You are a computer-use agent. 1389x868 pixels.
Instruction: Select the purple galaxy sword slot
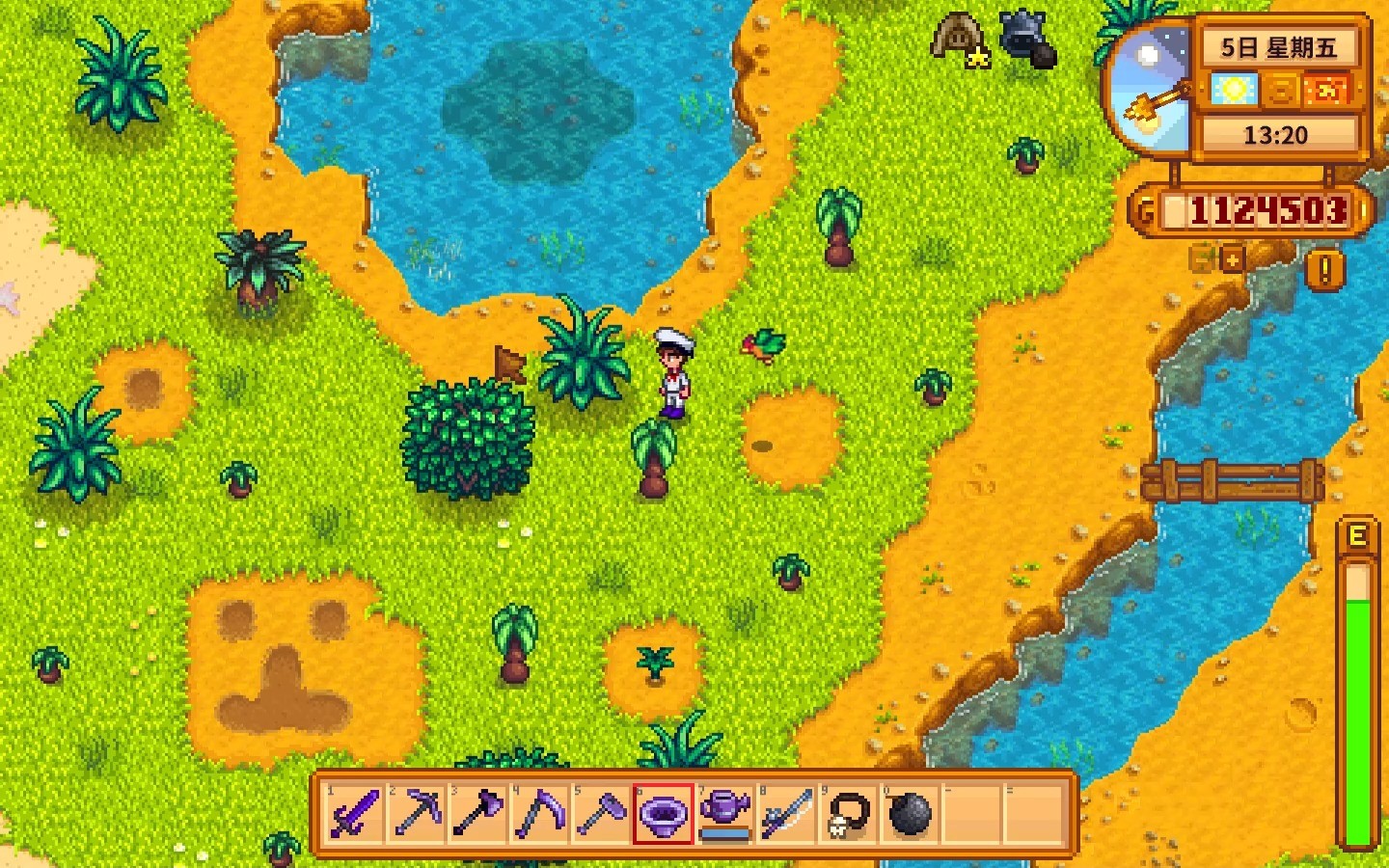point(354,814)
